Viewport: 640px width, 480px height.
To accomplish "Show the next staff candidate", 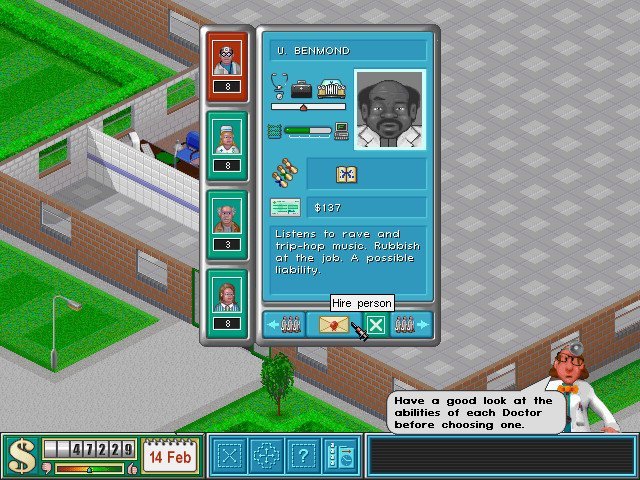I will pyautogui.click(x=411, y=325).
